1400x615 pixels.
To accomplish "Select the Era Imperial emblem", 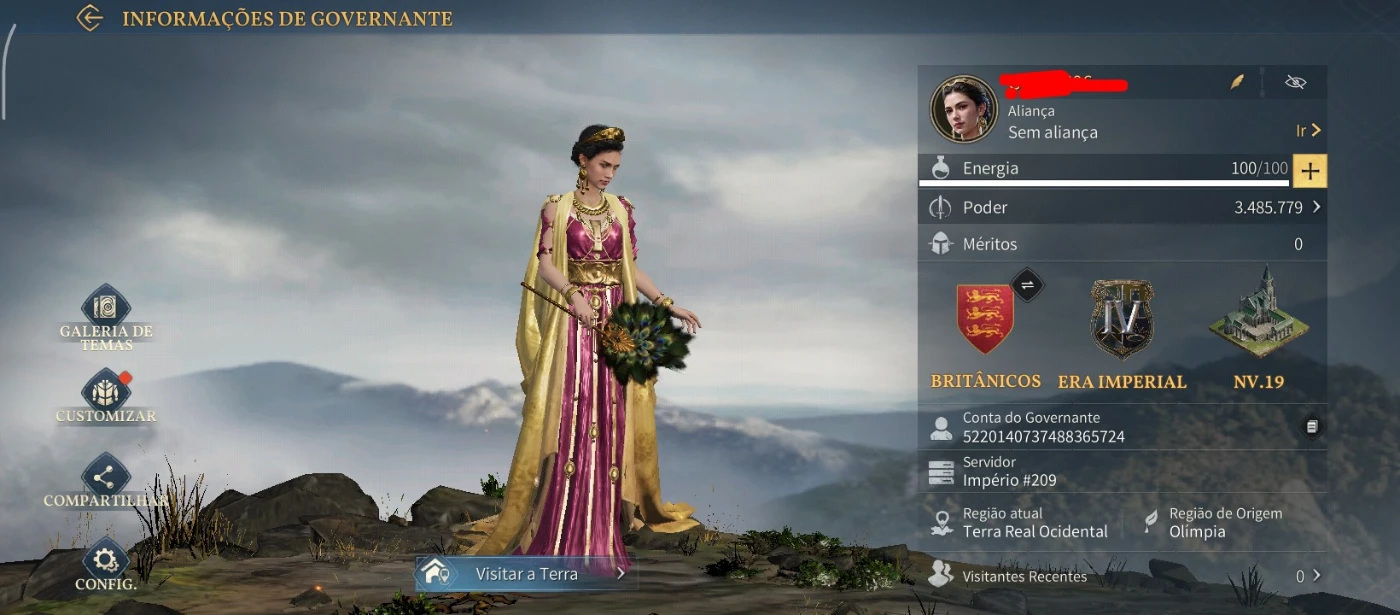I will tap(1121, 320).
